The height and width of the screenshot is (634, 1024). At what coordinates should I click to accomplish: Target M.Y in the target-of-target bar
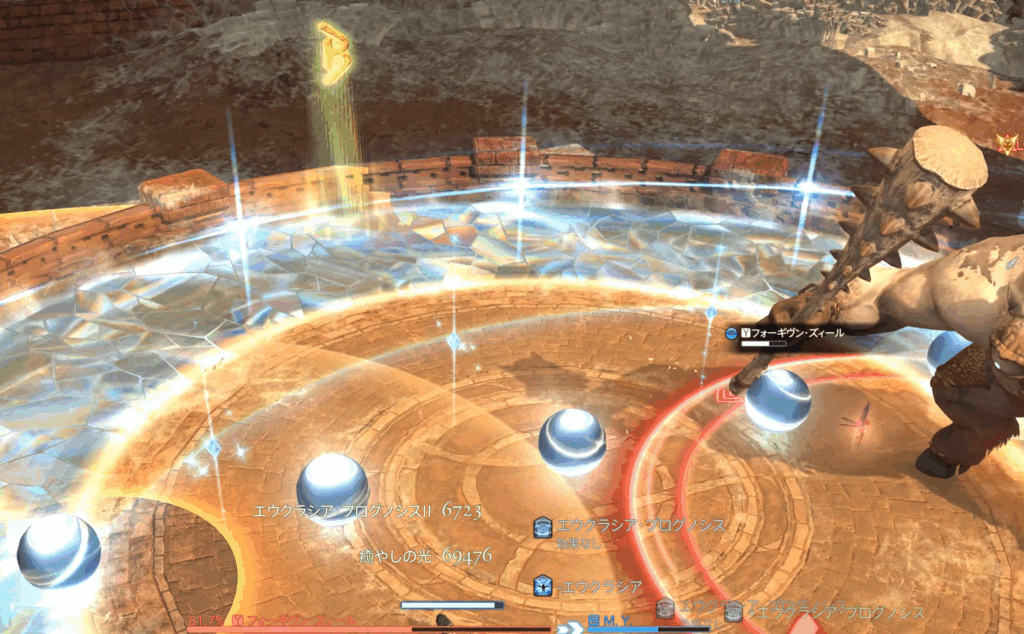[612, 621]
